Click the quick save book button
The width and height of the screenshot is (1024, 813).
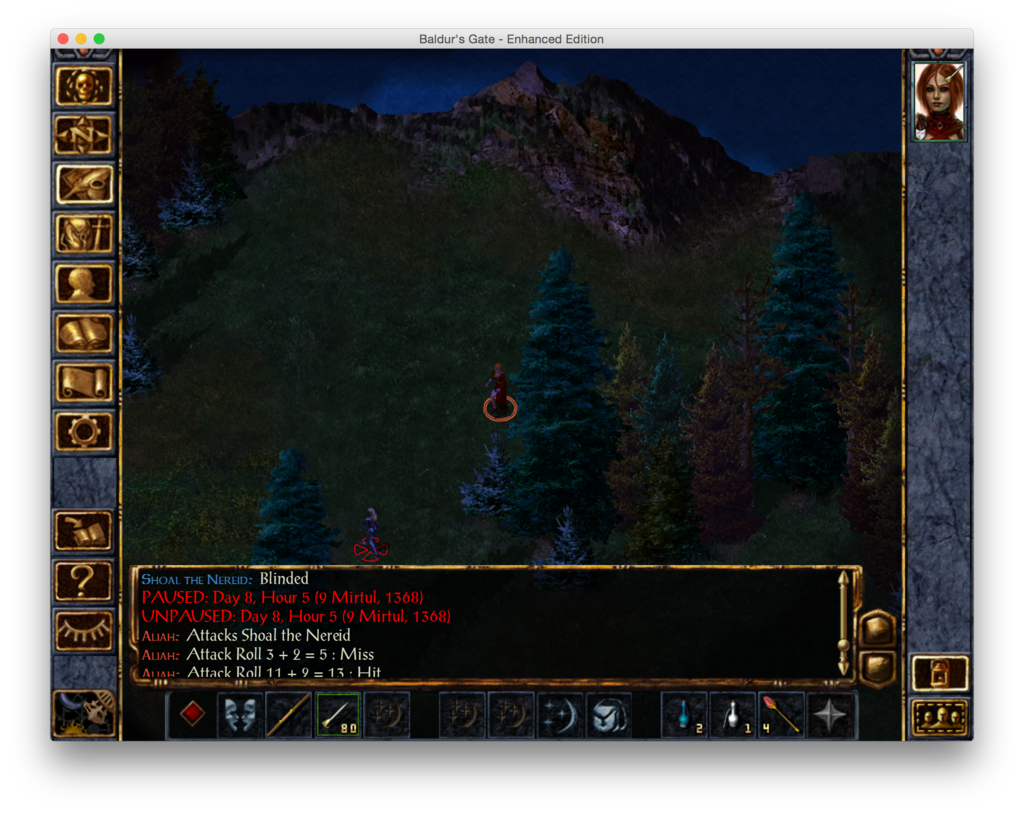[84, 531]
